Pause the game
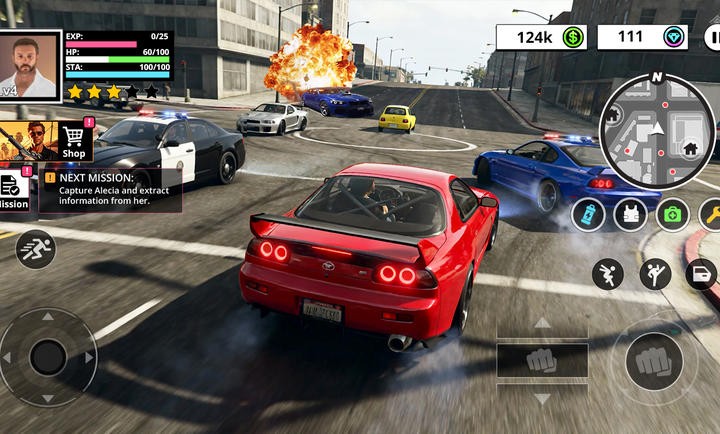Viewport: 720px width, 434px height. click(713, 38)
